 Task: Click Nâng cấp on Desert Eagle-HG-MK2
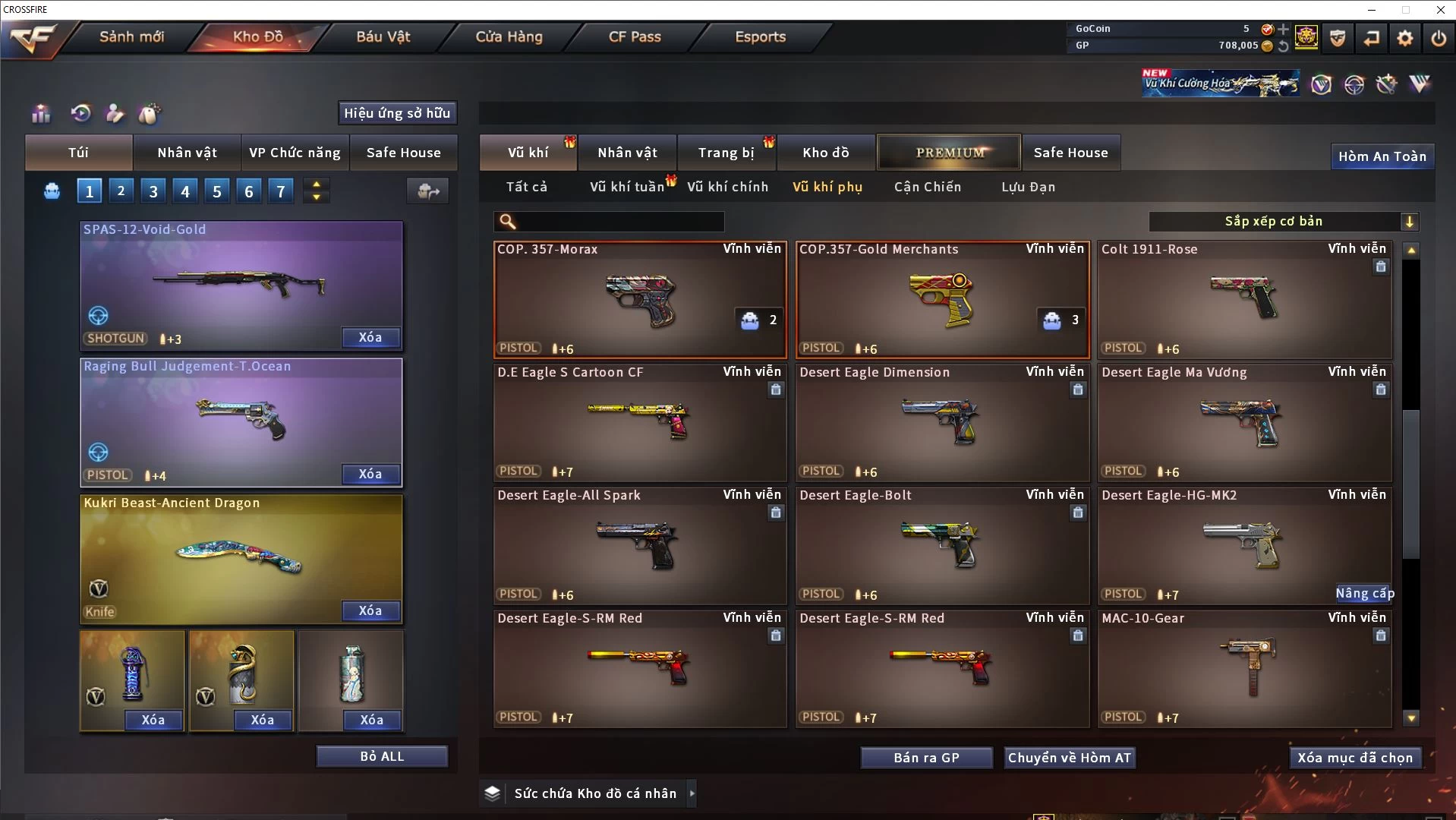tap(1364, 593)
